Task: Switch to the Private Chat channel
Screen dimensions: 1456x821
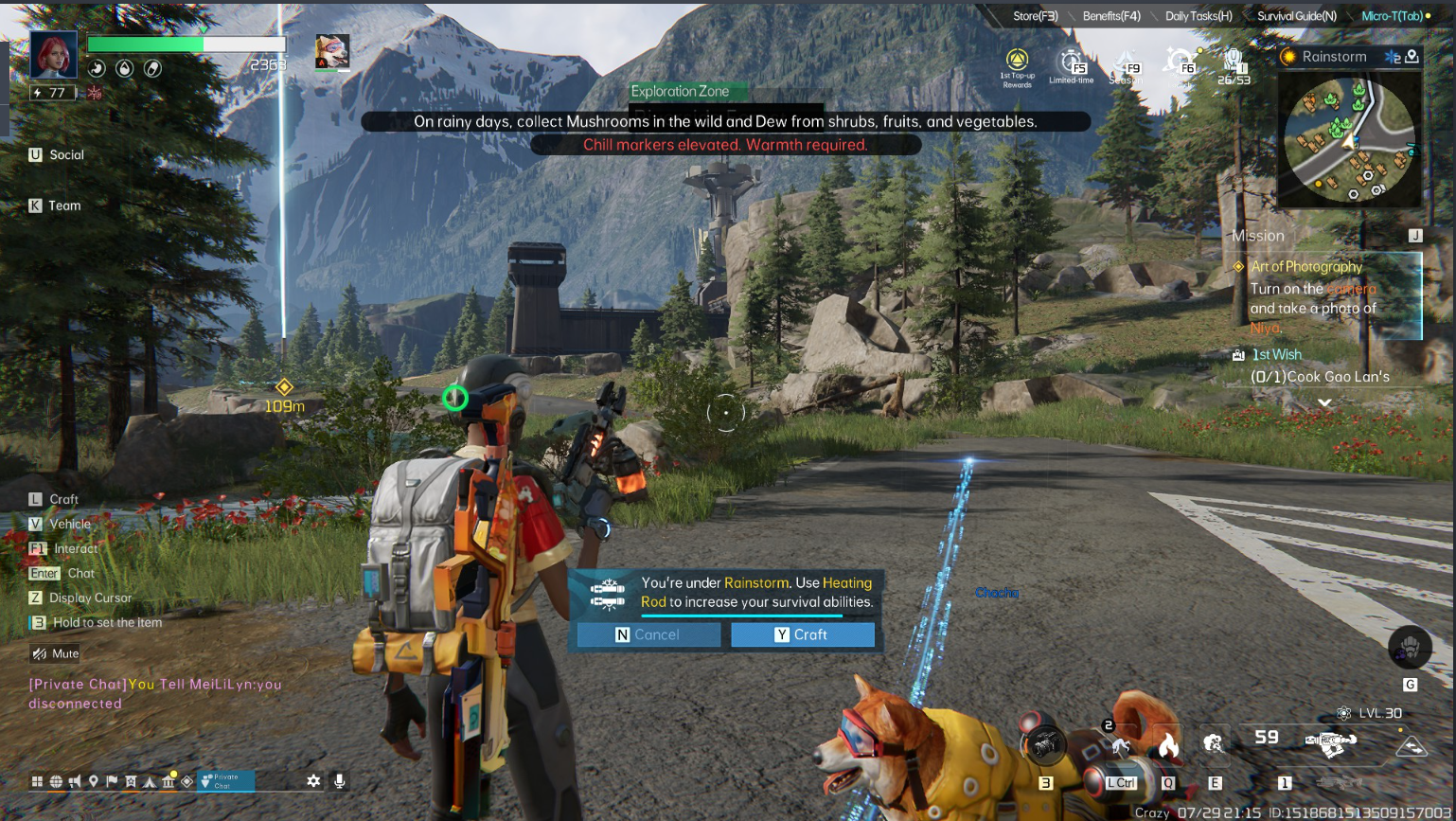Action: 225,781
